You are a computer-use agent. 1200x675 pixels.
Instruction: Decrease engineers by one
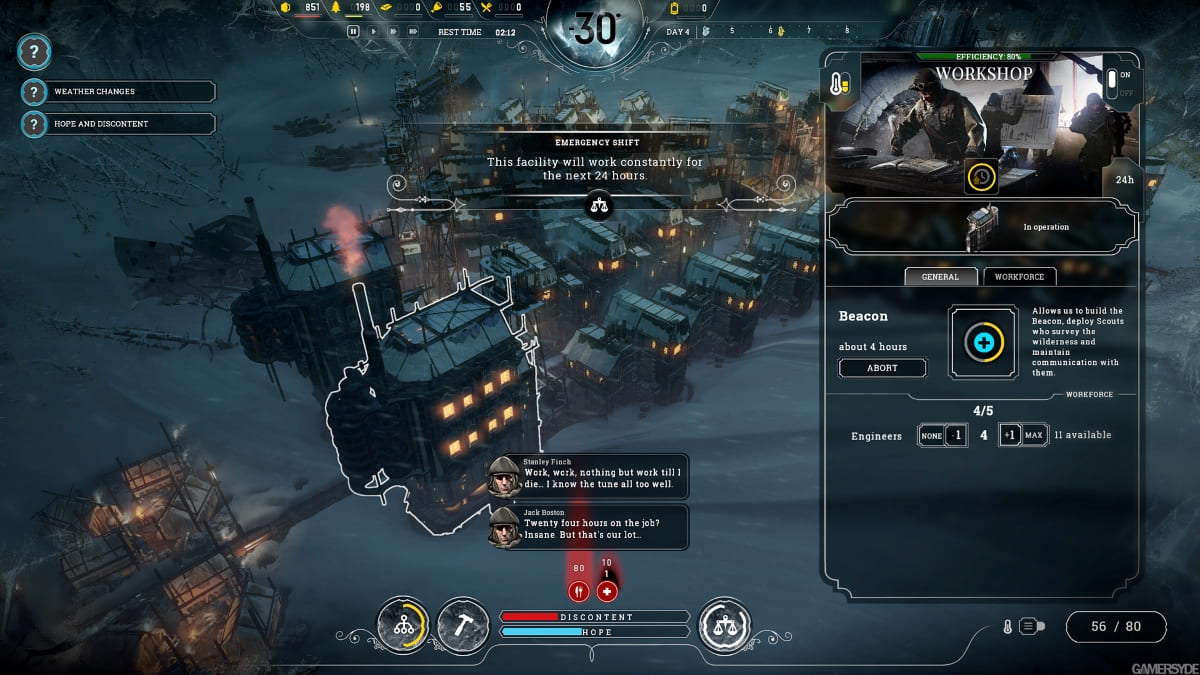point(956,436)
